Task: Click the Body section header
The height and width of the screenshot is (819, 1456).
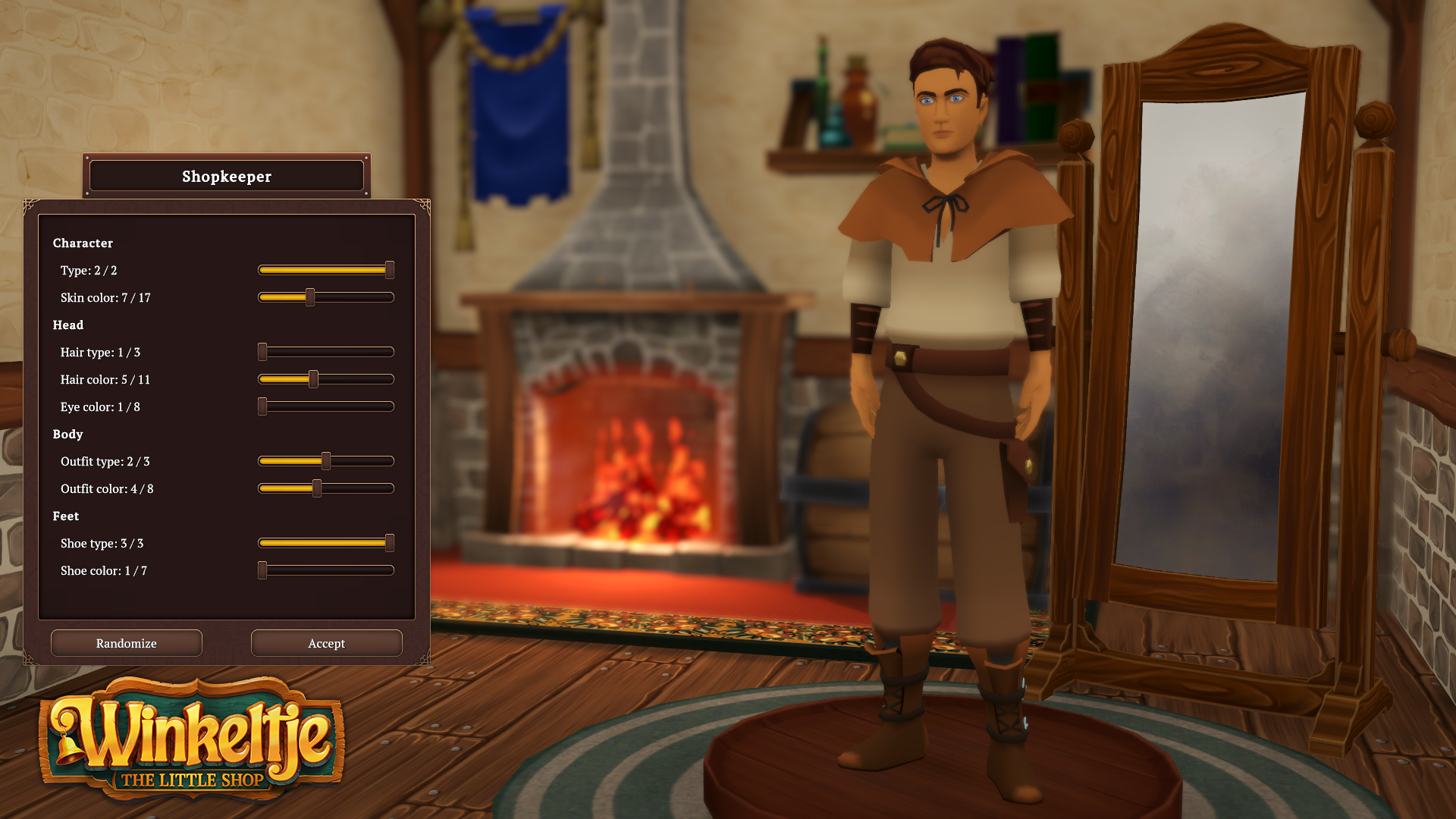Action: pyautogui.click(x=67, y=434)
